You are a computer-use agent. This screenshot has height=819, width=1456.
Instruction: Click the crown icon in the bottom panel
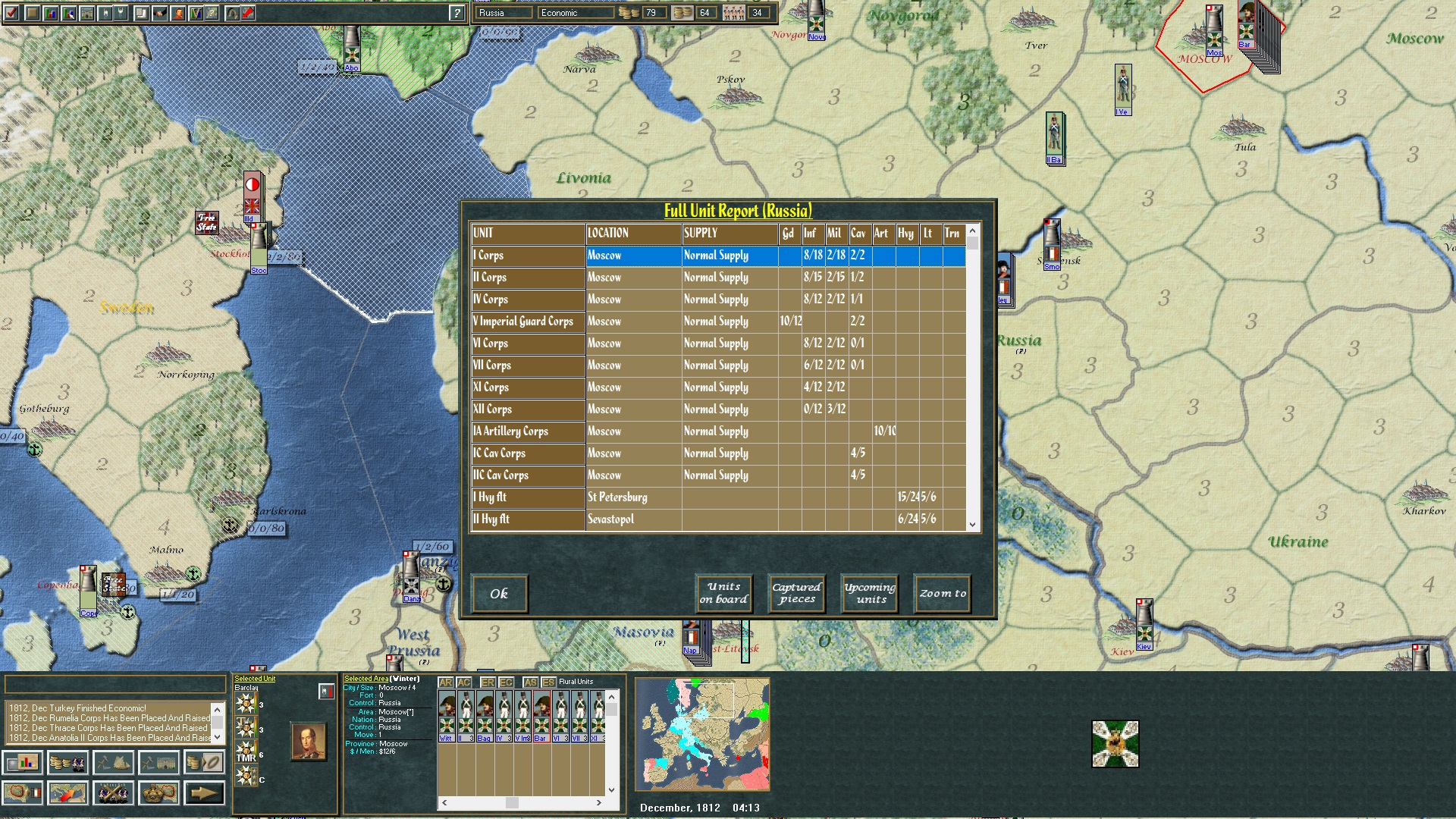tap(159, 792)
